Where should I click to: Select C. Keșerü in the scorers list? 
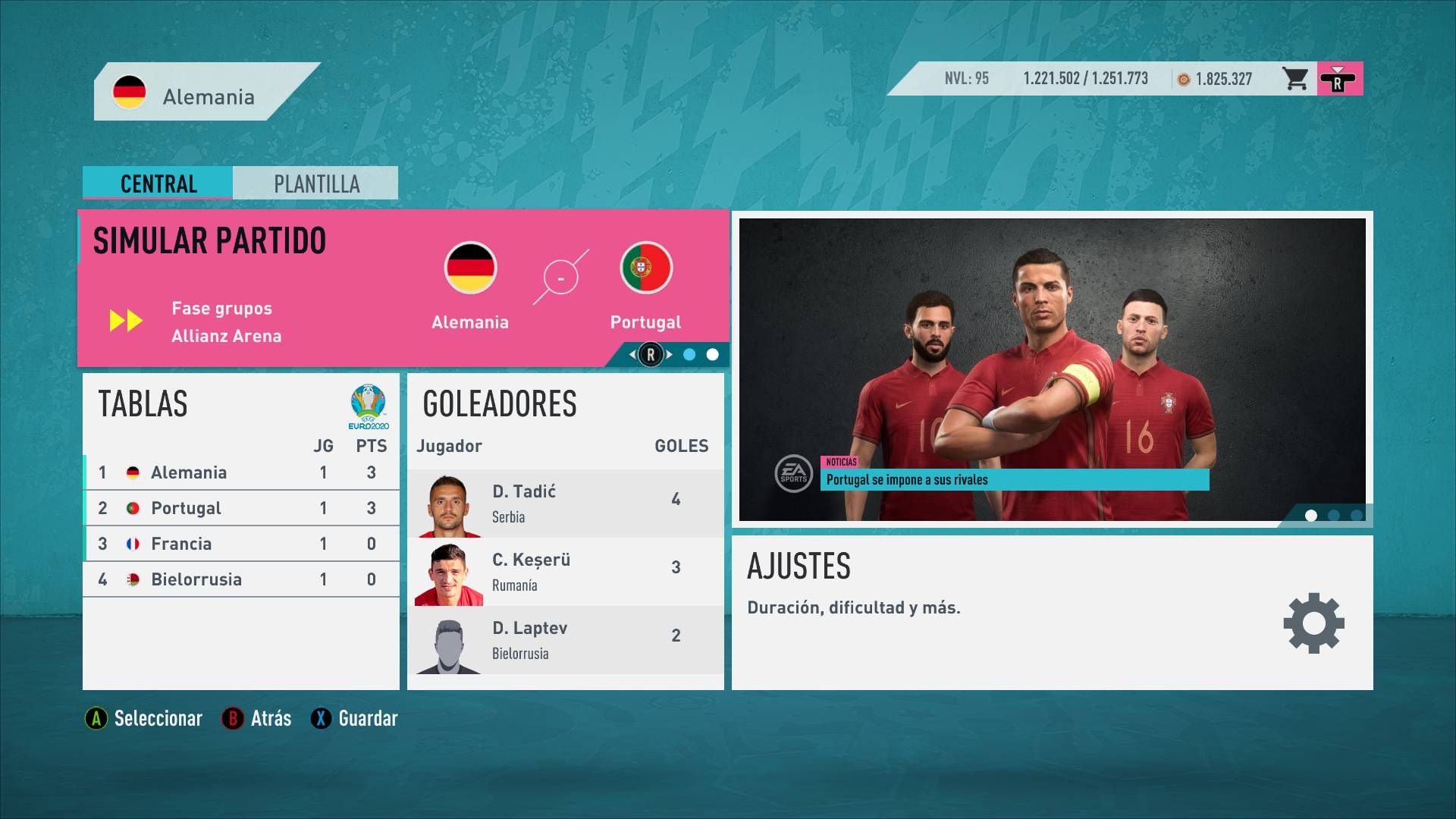(565, 572)
